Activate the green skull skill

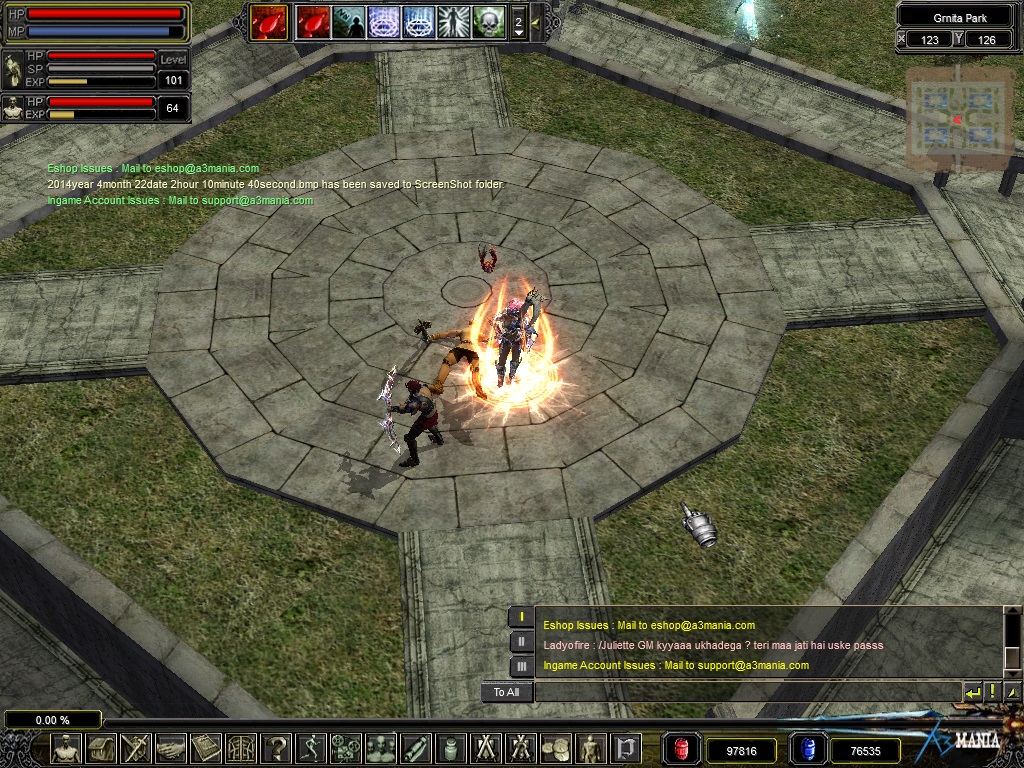point(487,22)
